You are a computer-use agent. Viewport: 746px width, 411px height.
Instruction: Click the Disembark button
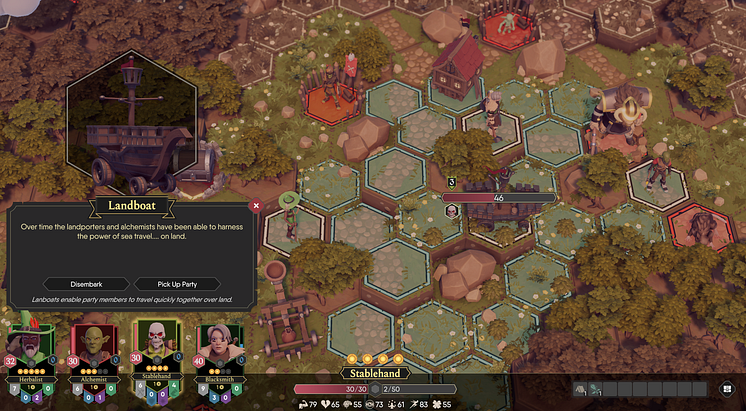[86, 284]
